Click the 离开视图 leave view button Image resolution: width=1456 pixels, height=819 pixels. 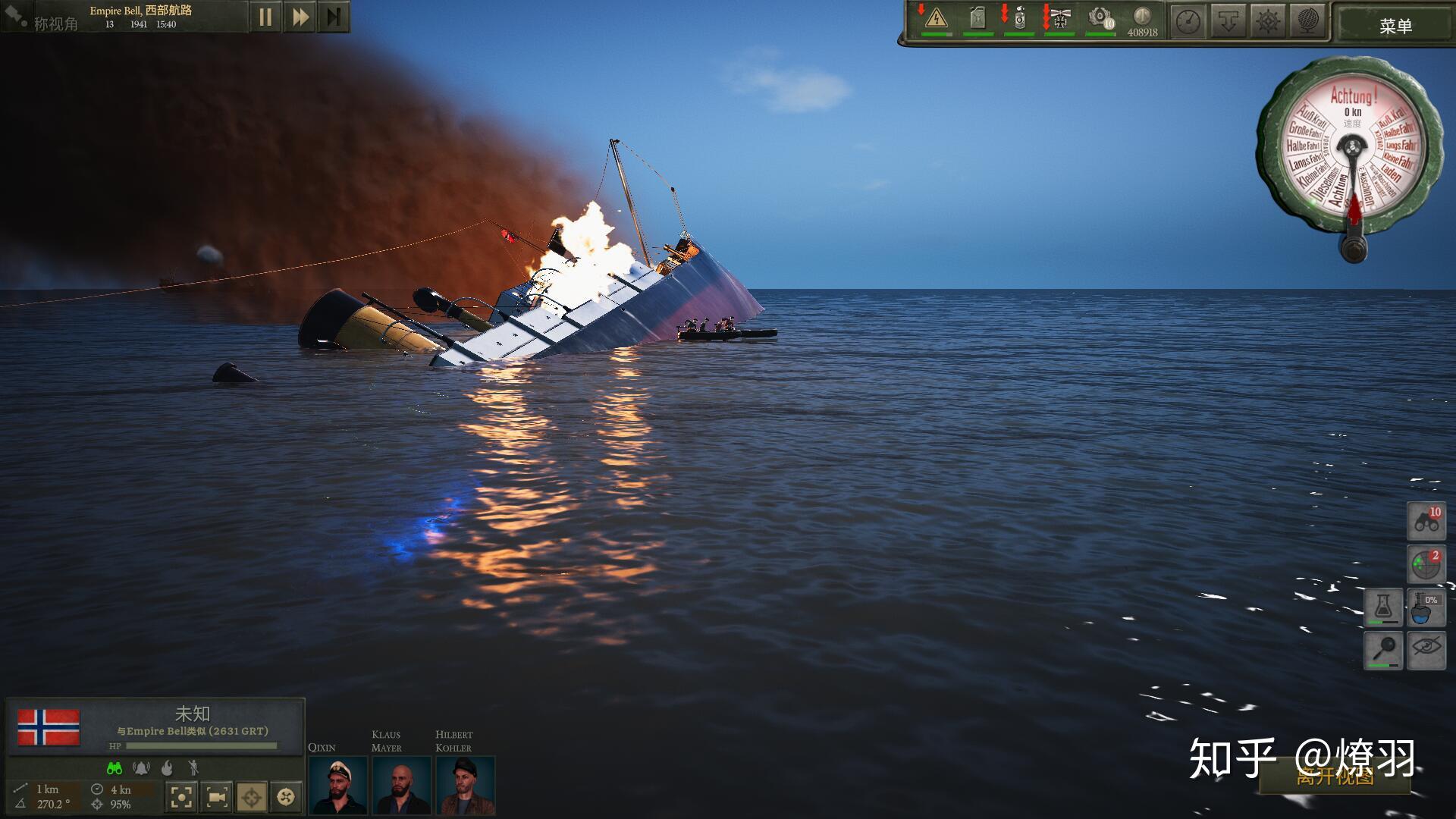[1335, 777]
